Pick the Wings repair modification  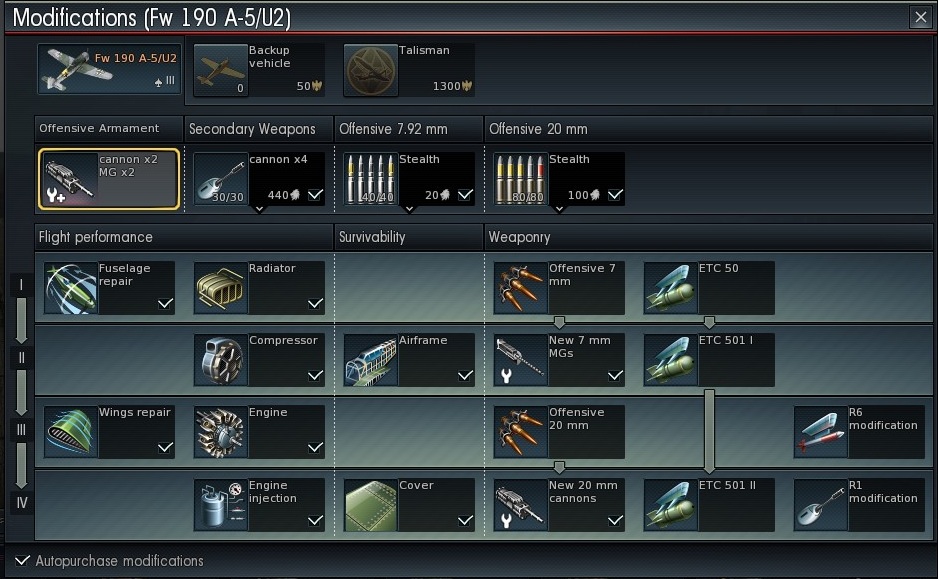tap(109, 432)
